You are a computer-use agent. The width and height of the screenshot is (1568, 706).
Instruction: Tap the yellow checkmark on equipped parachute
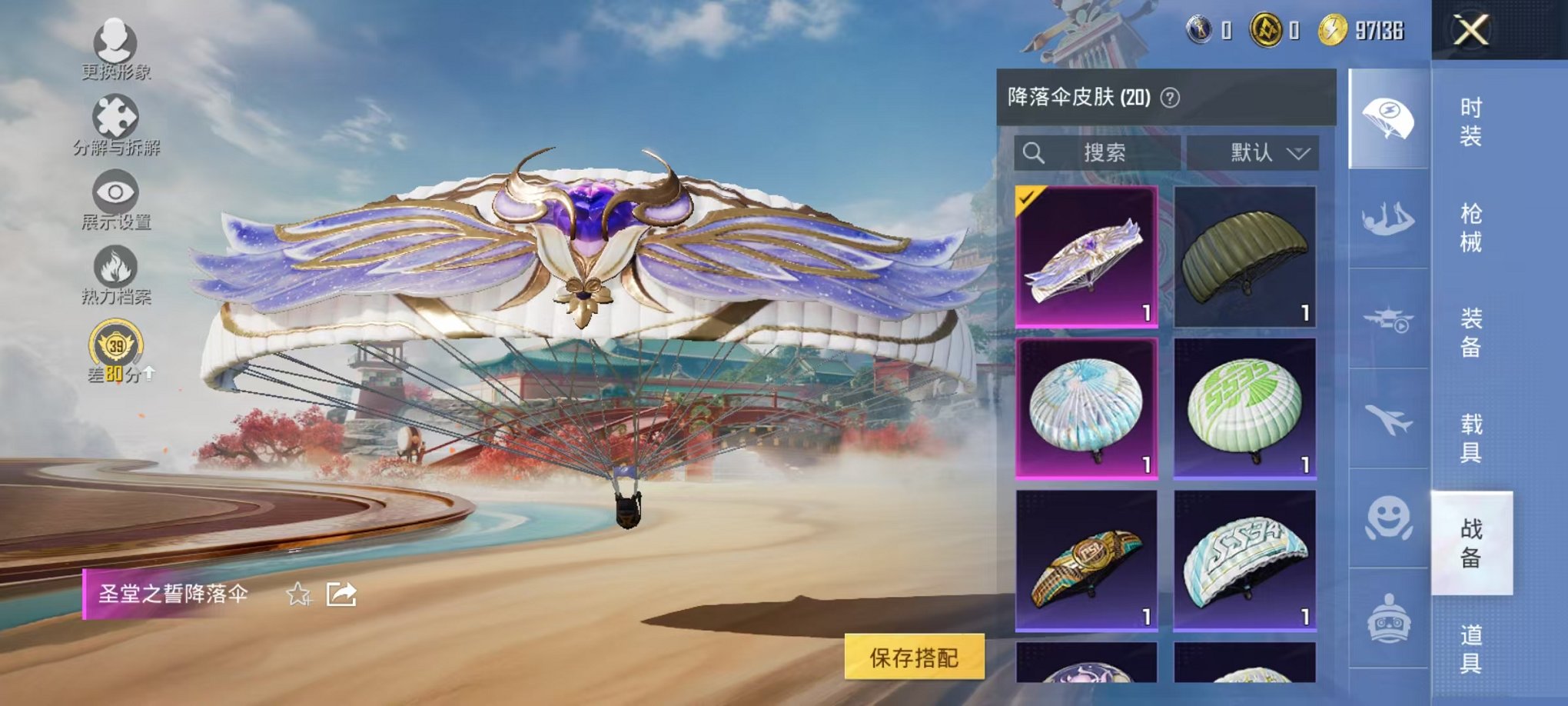click(1026, 200)
